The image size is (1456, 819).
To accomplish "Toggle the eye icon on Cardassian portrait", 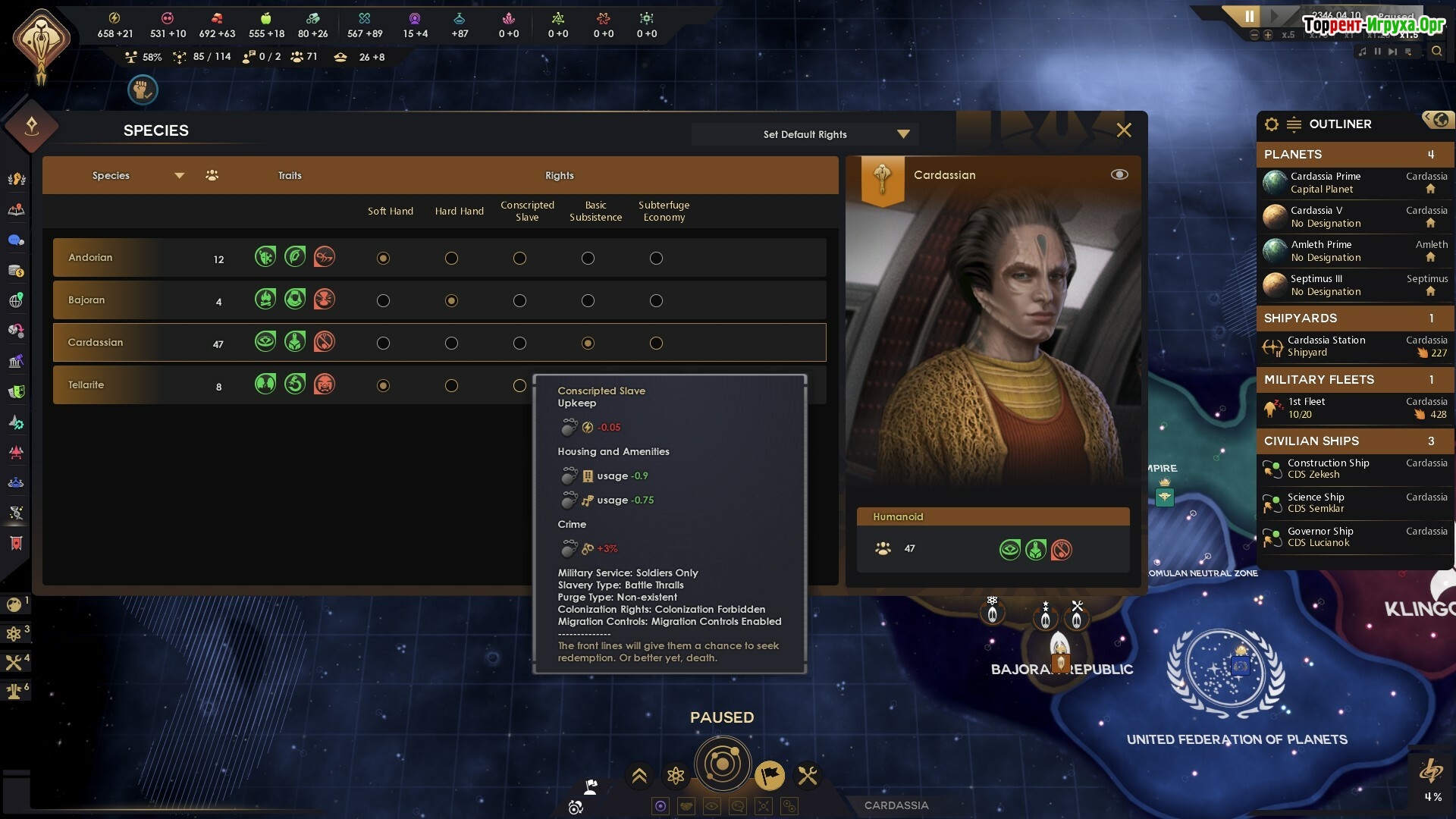I will (1119, 174).
